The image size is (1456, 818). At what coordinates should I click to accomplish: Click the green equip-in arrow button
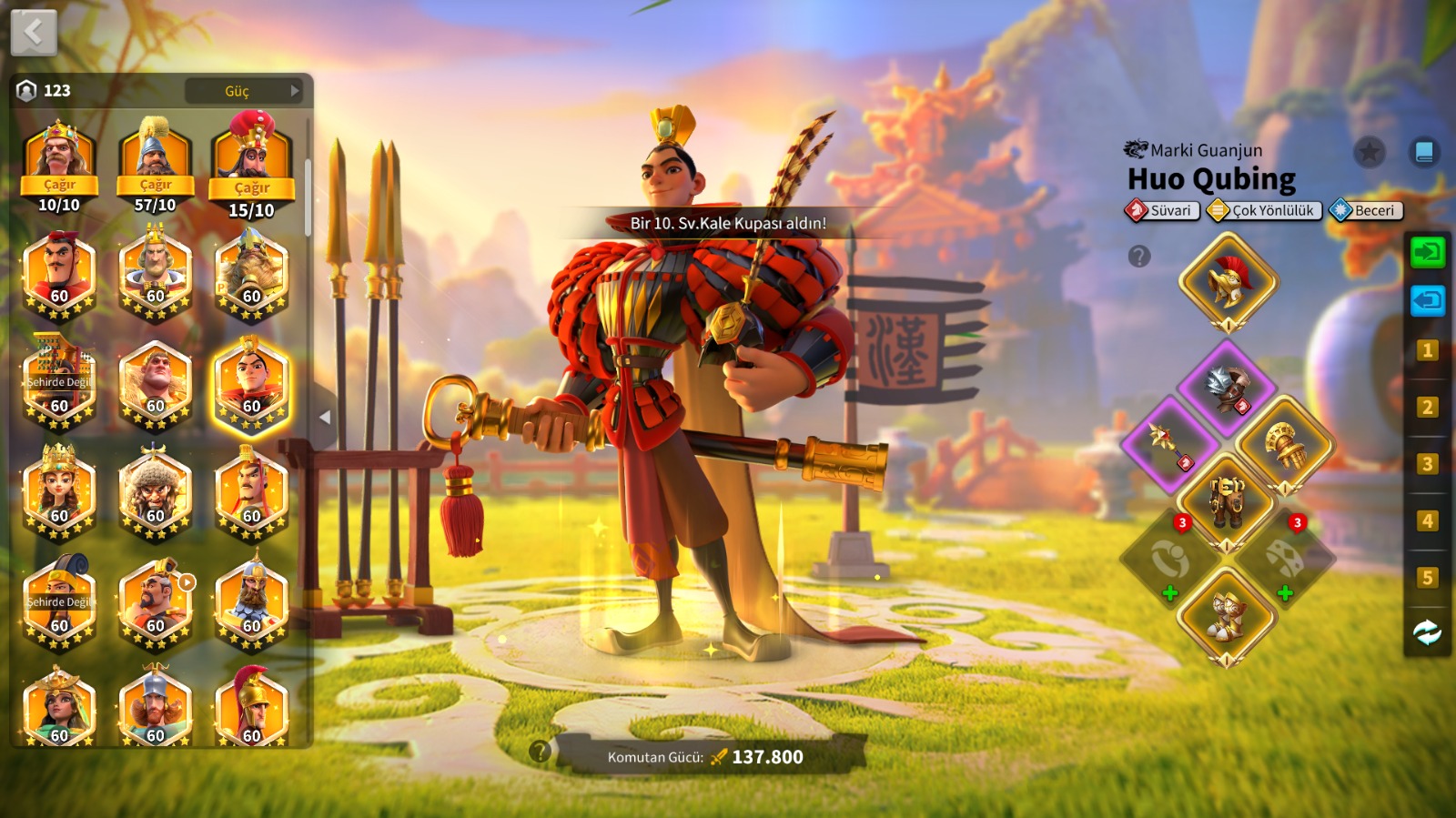pyautogui.click(x=1427, y=252)
